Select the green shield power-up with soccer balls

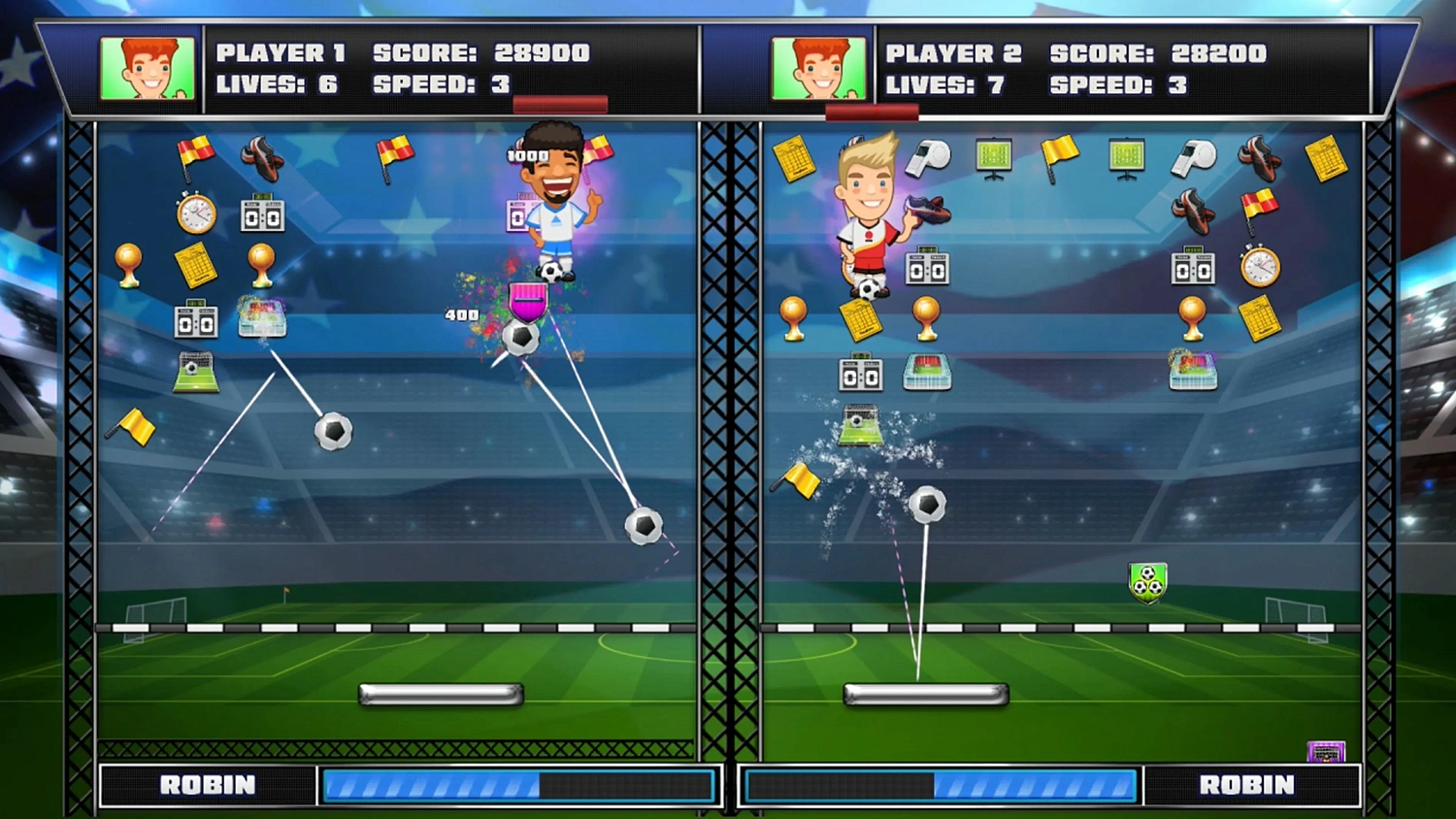[1147, 580]
